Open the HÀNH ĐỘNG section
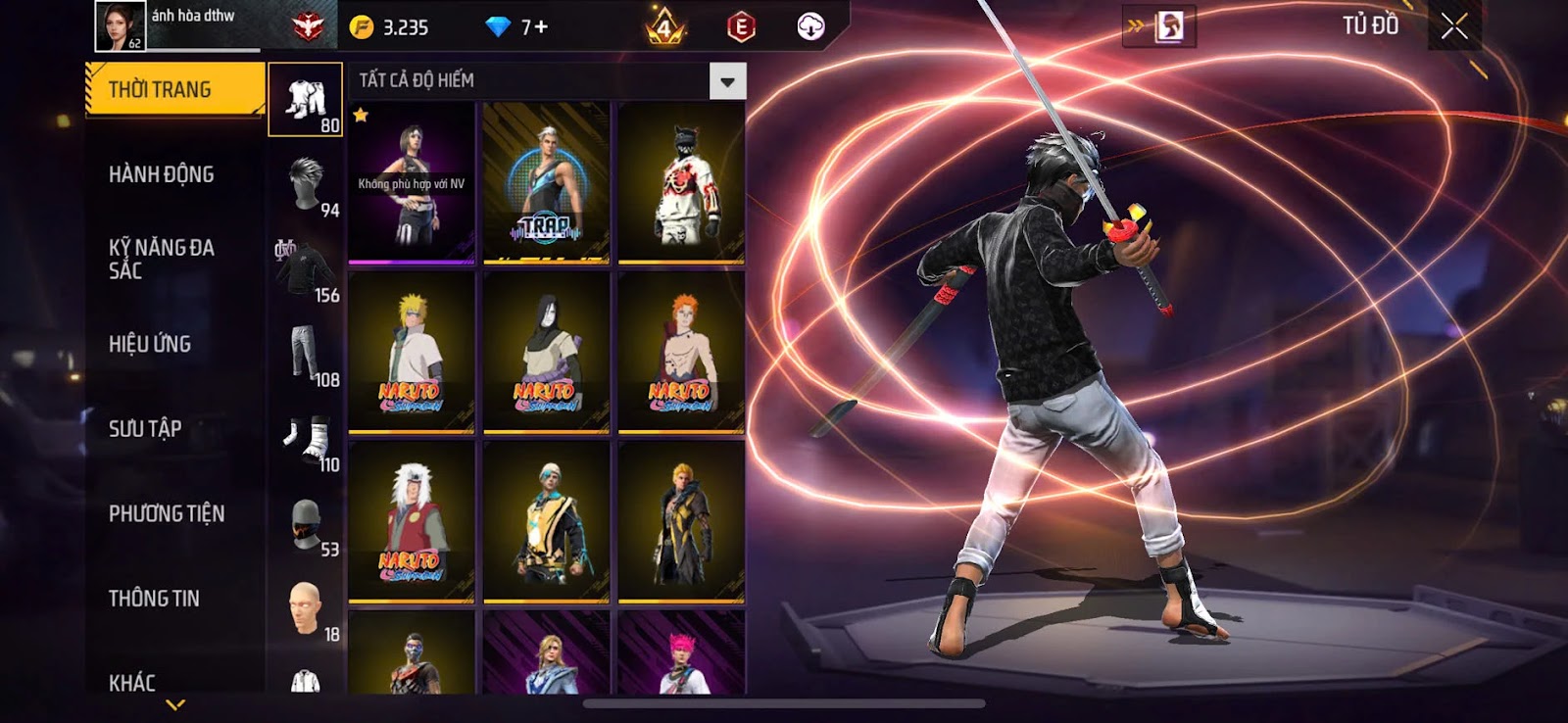This screenshot has width=1568, height=723. [x=162, y=174]
